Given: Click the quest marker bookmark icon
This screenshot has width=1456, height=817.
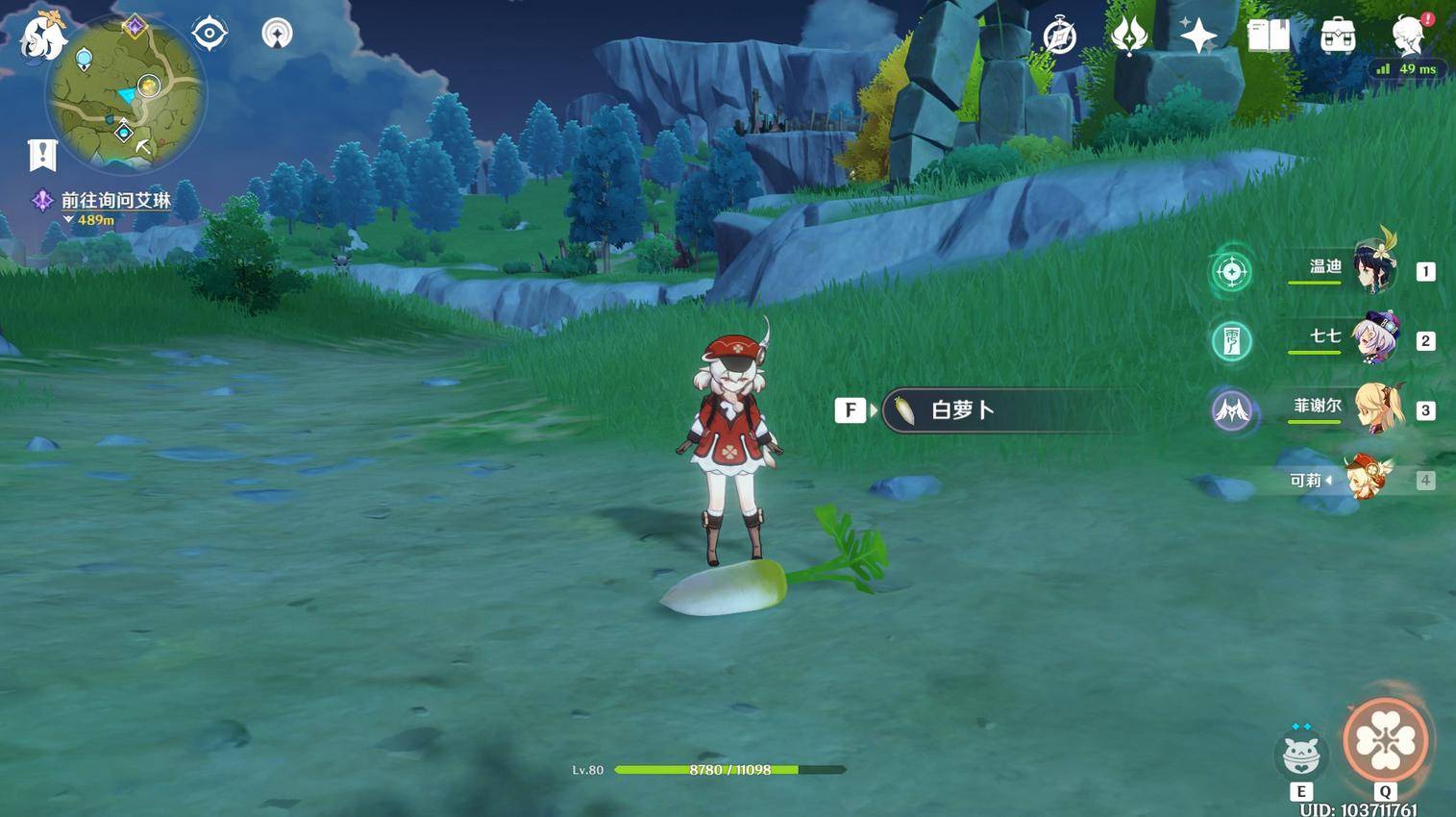Looking at the screenshot, I should [x=42, y=155].
